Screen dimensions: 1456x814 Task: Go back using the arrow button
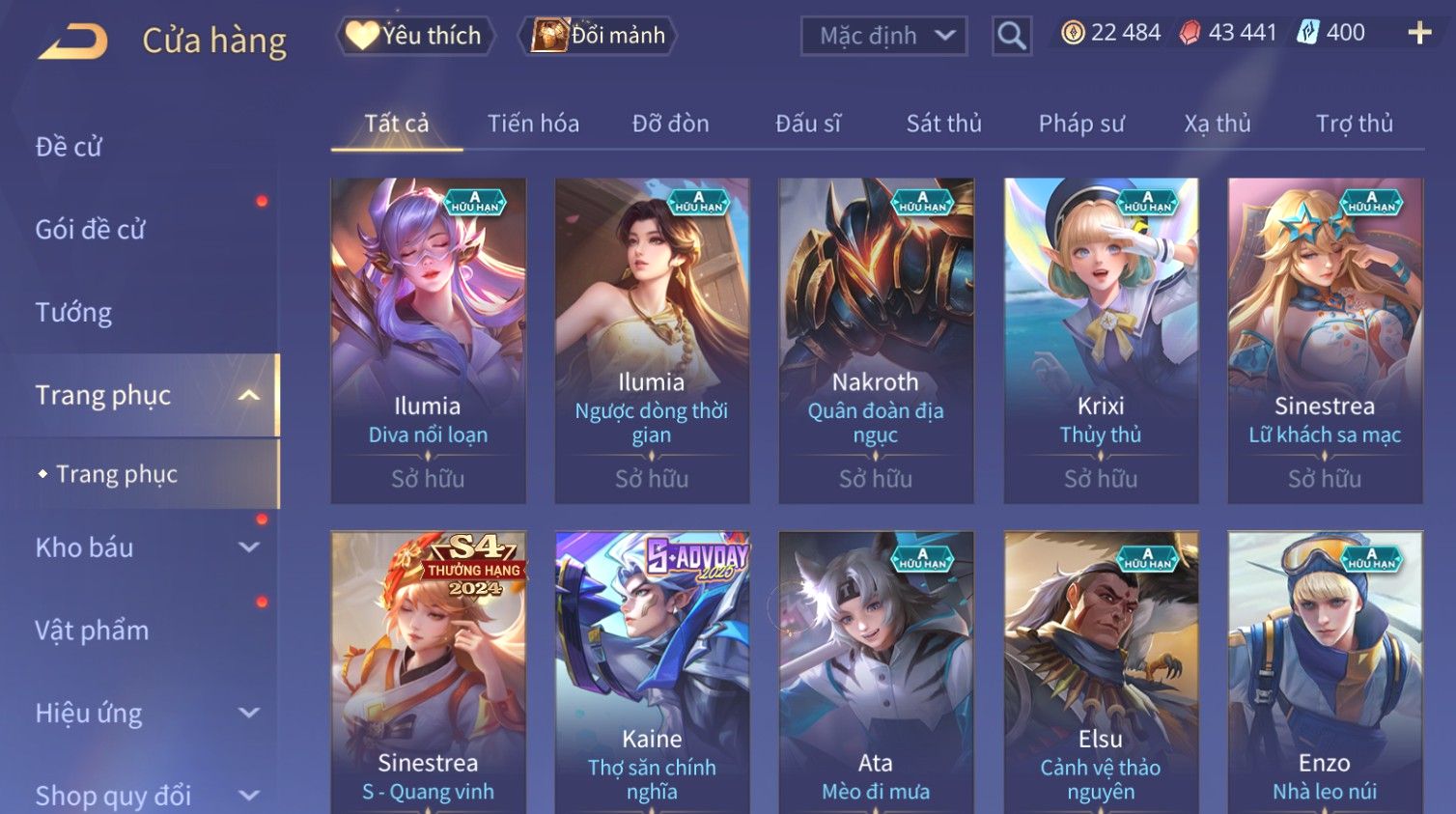[x=73, y=41]
